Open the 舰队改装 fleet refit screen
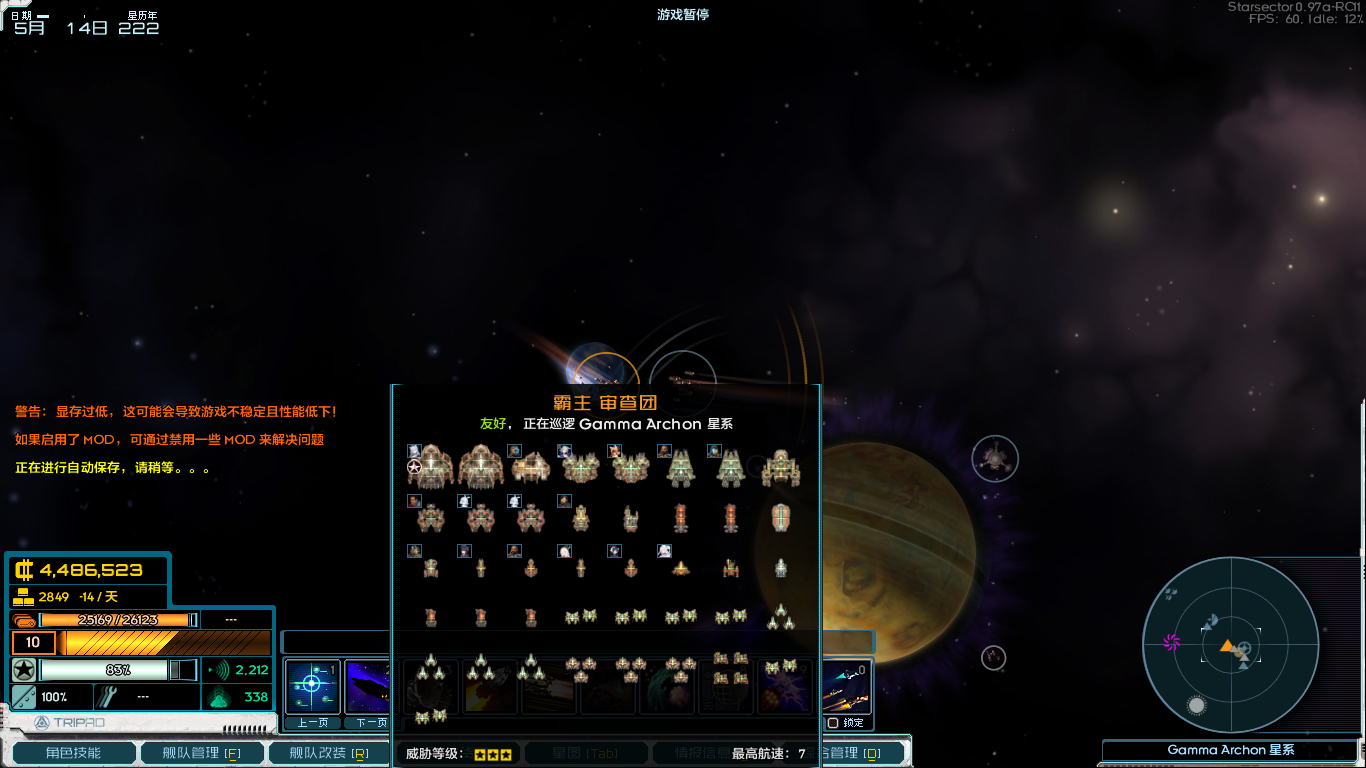The height and width of the screenshot is (768, 1366). coord(328,753)
